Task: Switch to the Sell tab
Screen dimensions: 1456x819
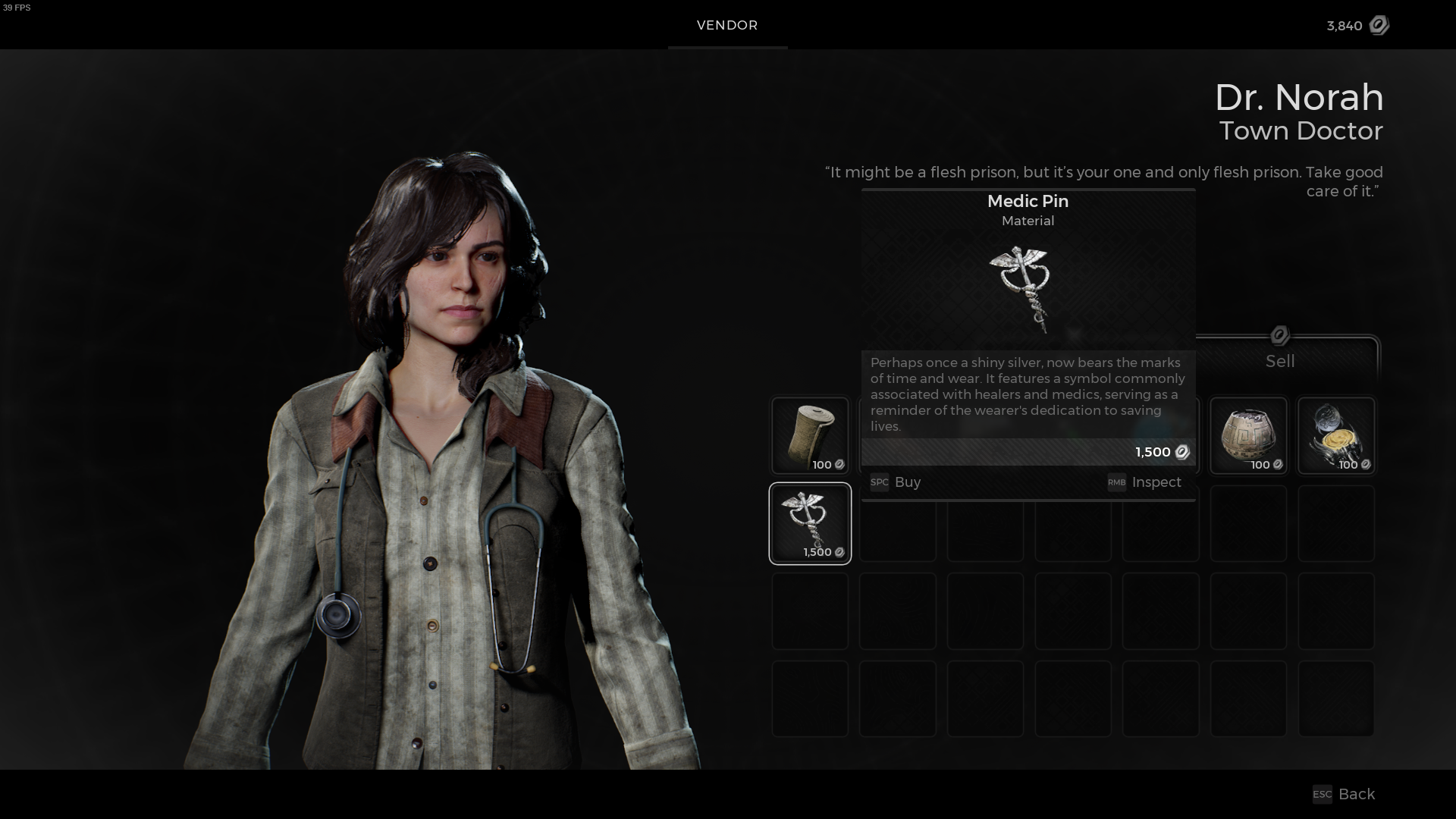Action: pos(1280,361)
